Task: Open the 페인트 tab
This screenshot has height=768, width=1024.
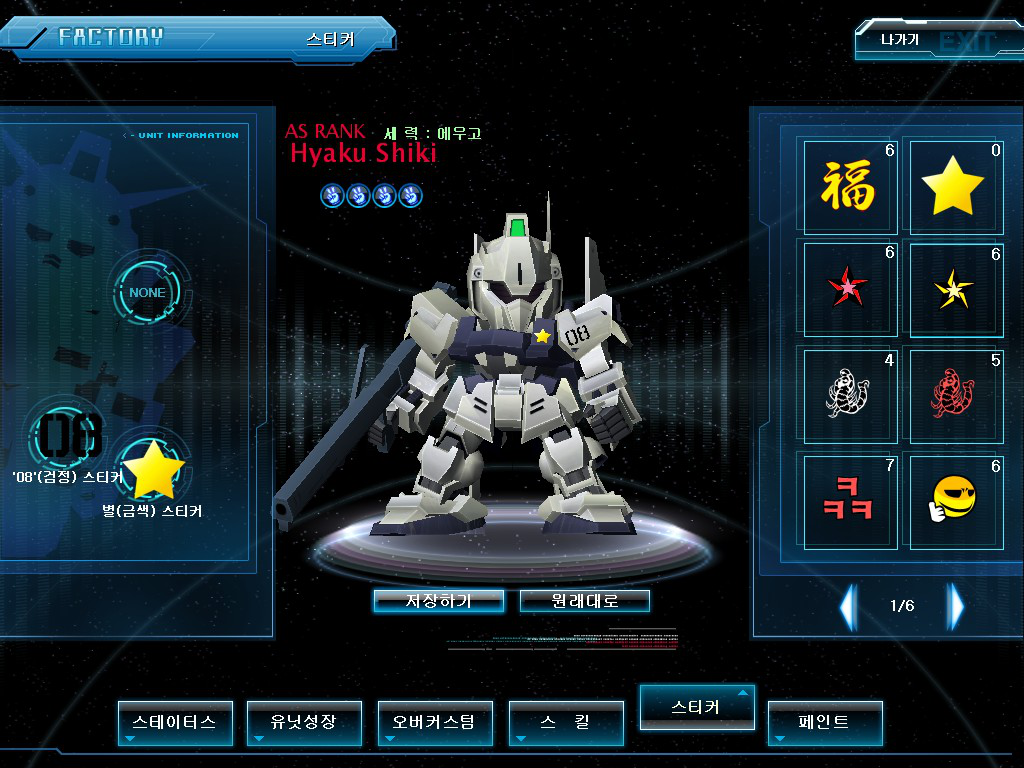Action: pos(825,722)
